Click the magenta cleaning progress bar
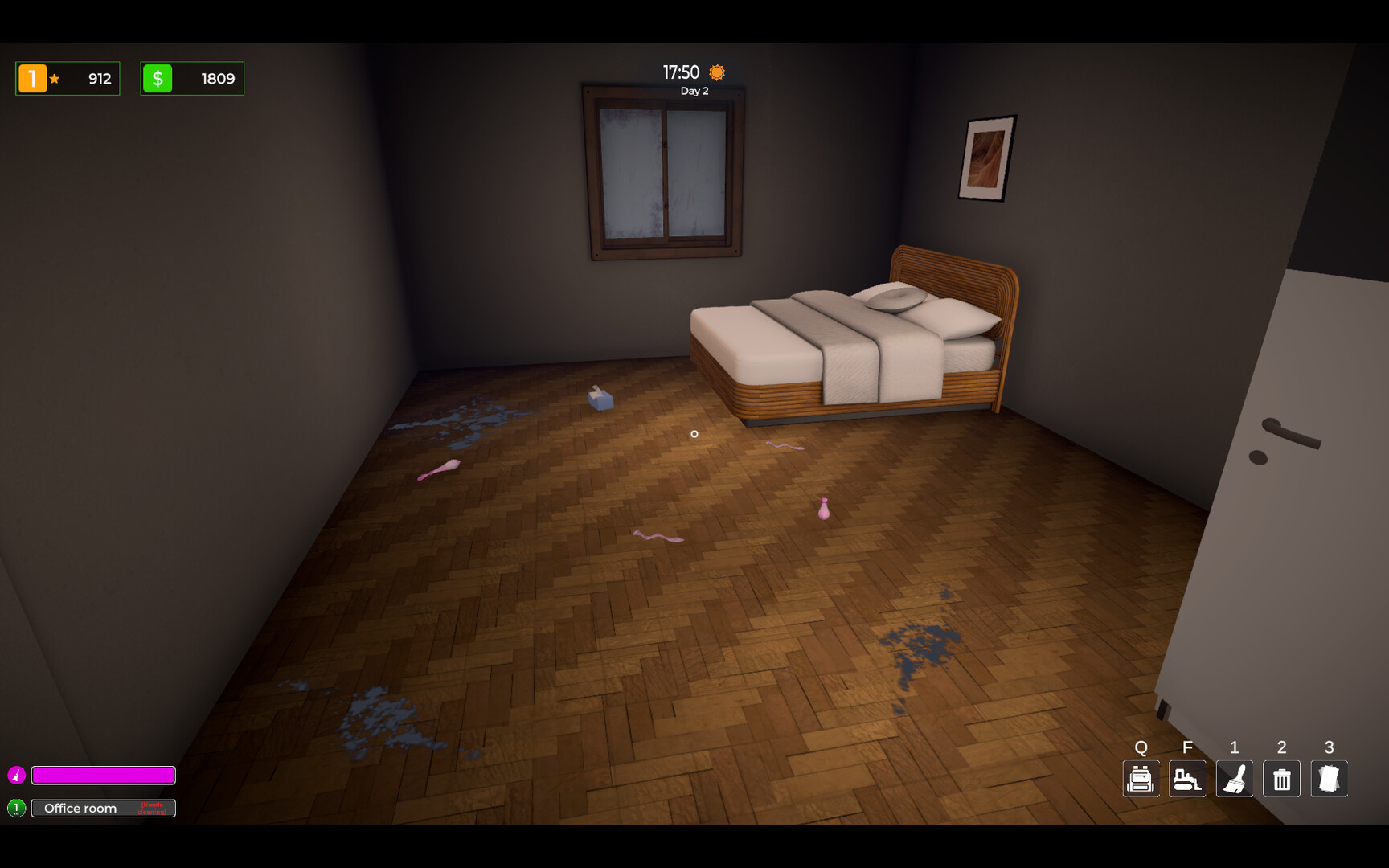This screenshot has width=1389, height=868. [103, 775]
